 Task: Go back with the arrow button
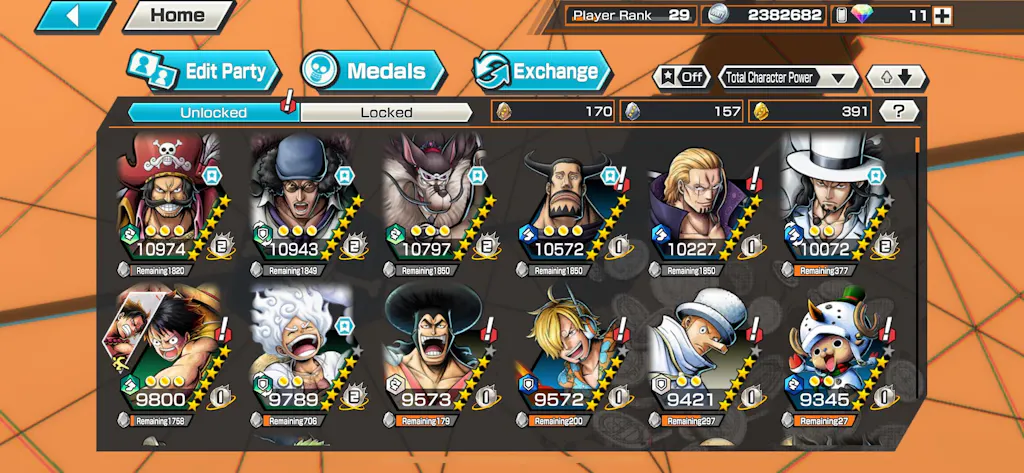(x=75, y=16)
